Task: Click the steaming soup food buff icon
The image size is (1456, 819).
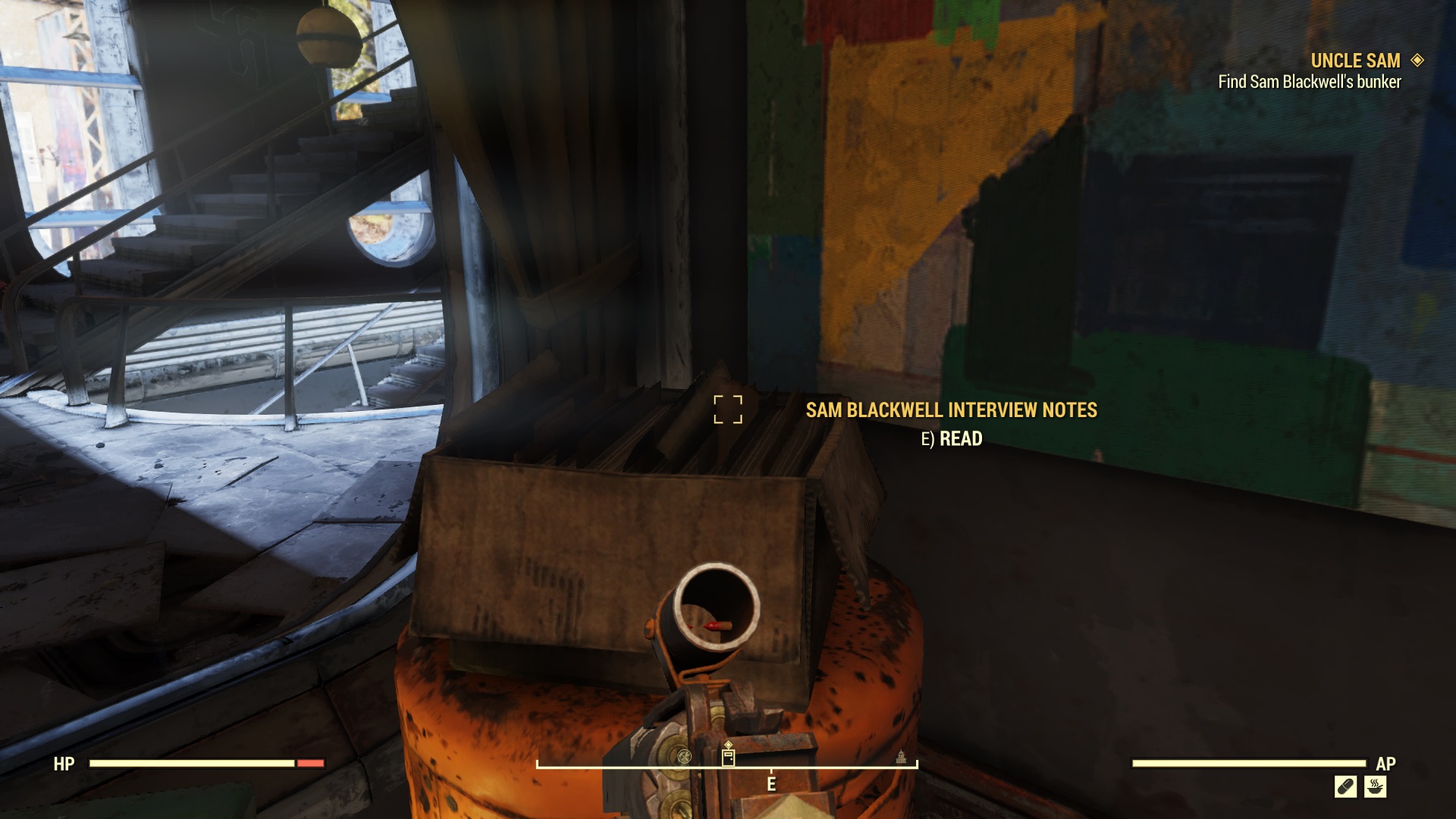Action: tap(1375, 786)
